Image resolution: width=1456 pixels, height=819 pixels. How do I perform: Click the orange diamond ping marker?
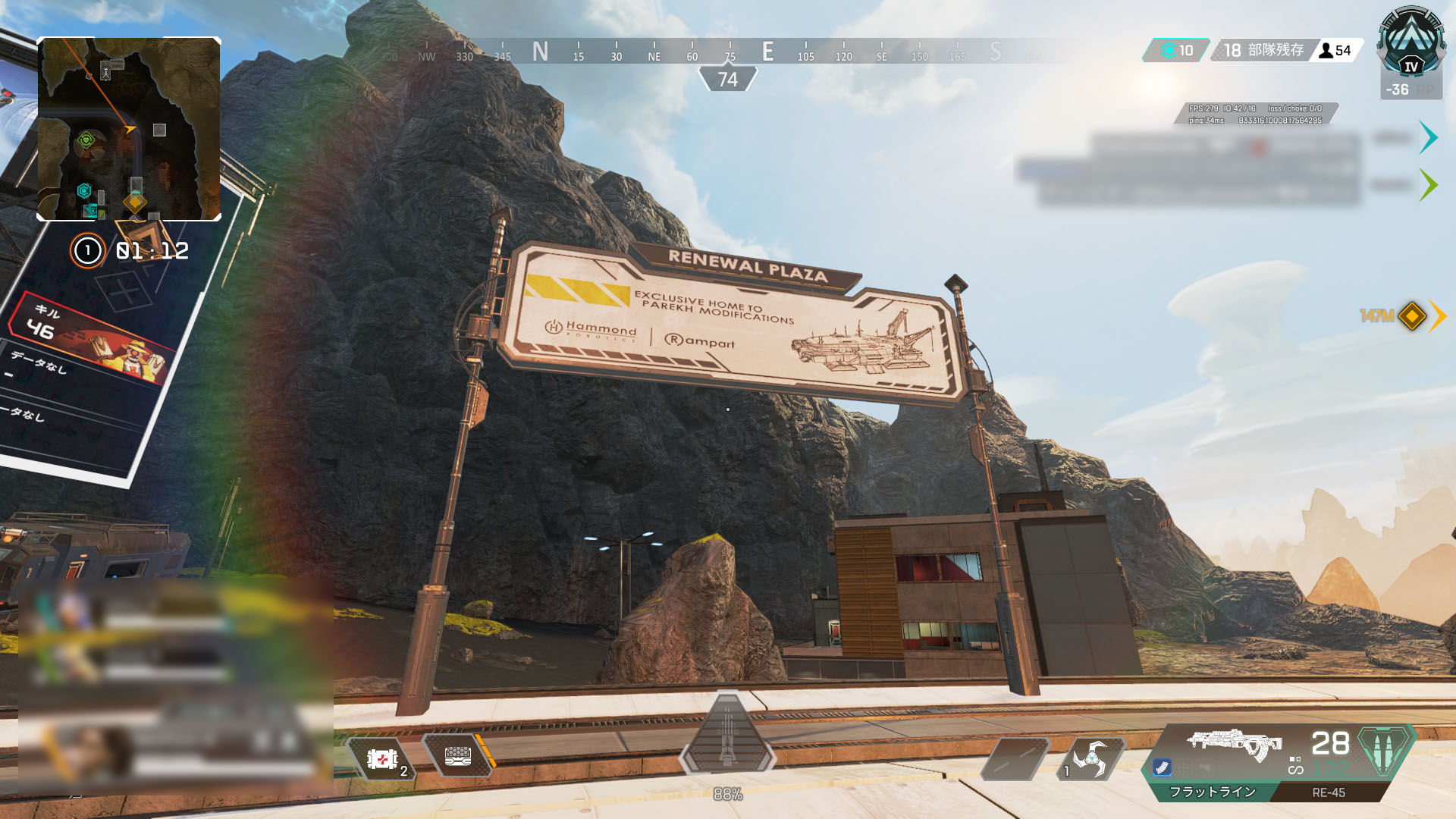[x=1412, y=315]
